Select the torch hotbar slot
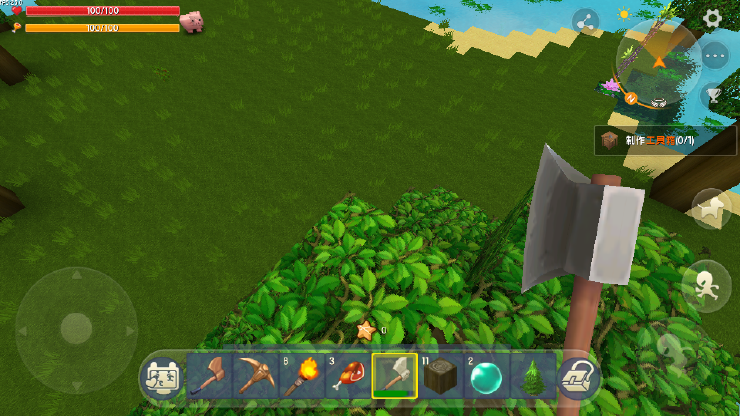740x416 pixels. tap(301, 376)
